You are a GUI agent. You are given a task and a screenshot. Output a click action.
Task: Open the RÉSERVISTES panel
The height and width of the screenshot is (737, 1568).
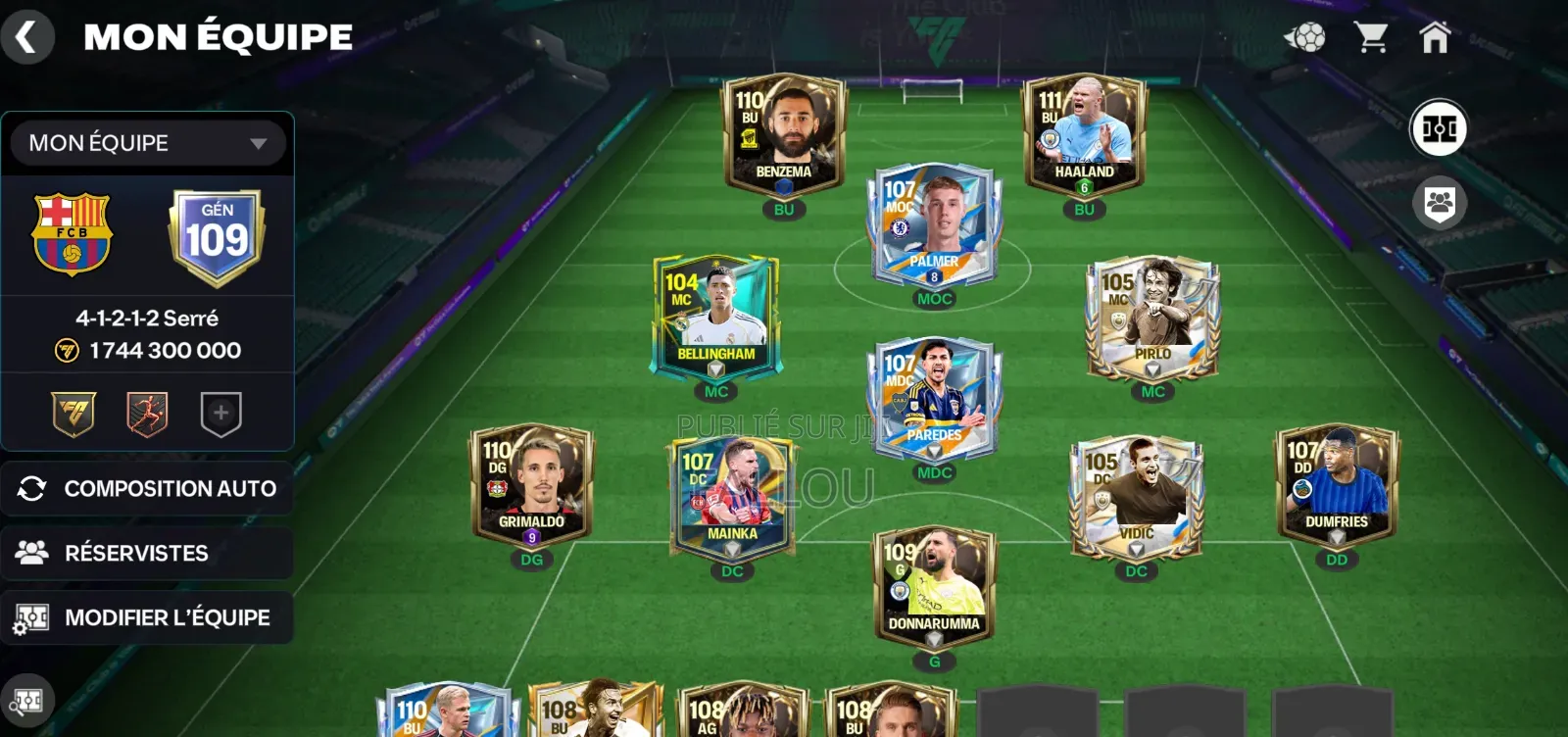tap(148, 553)
